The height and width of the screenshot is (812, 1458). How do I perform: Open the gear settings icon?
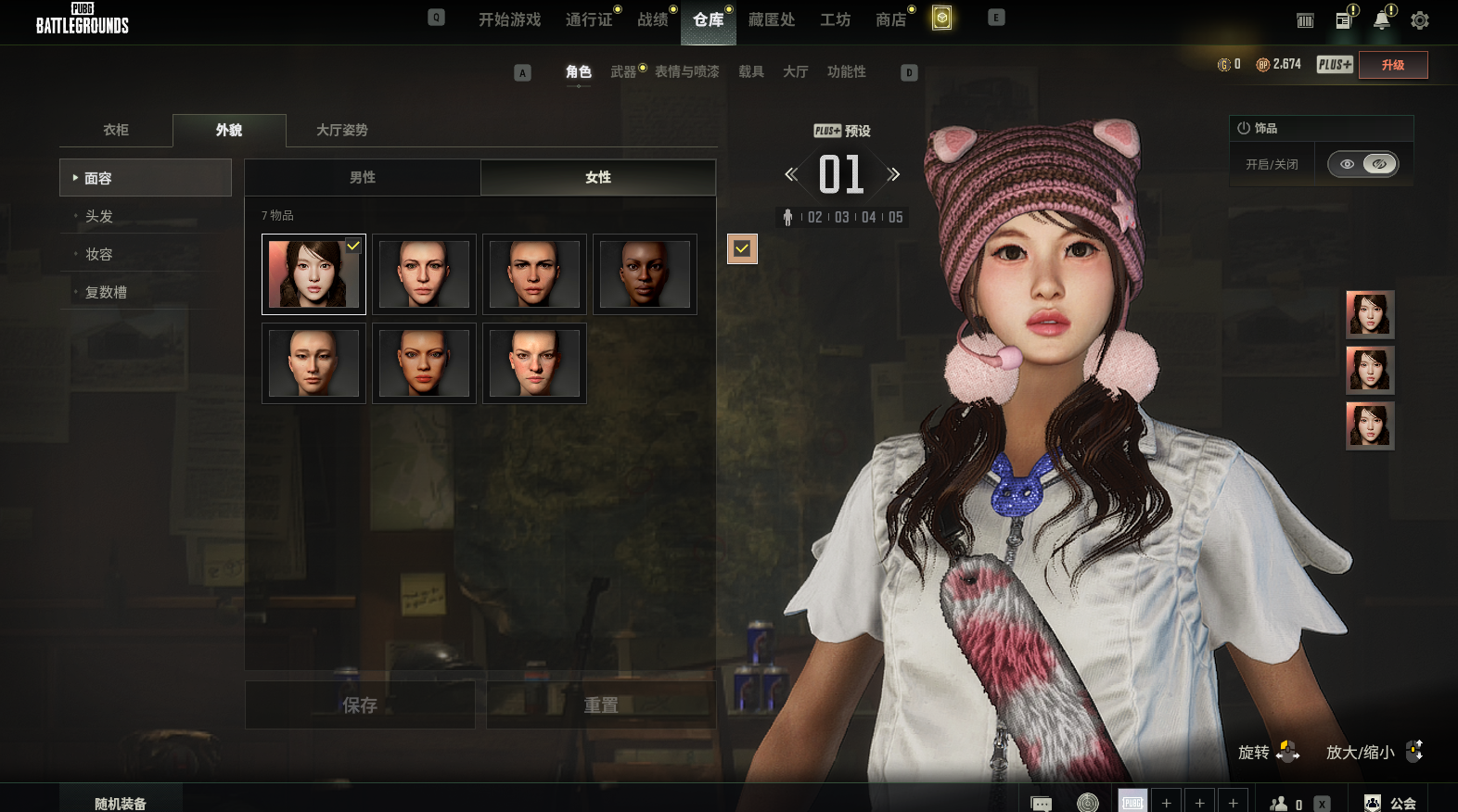pos(1419,20)
